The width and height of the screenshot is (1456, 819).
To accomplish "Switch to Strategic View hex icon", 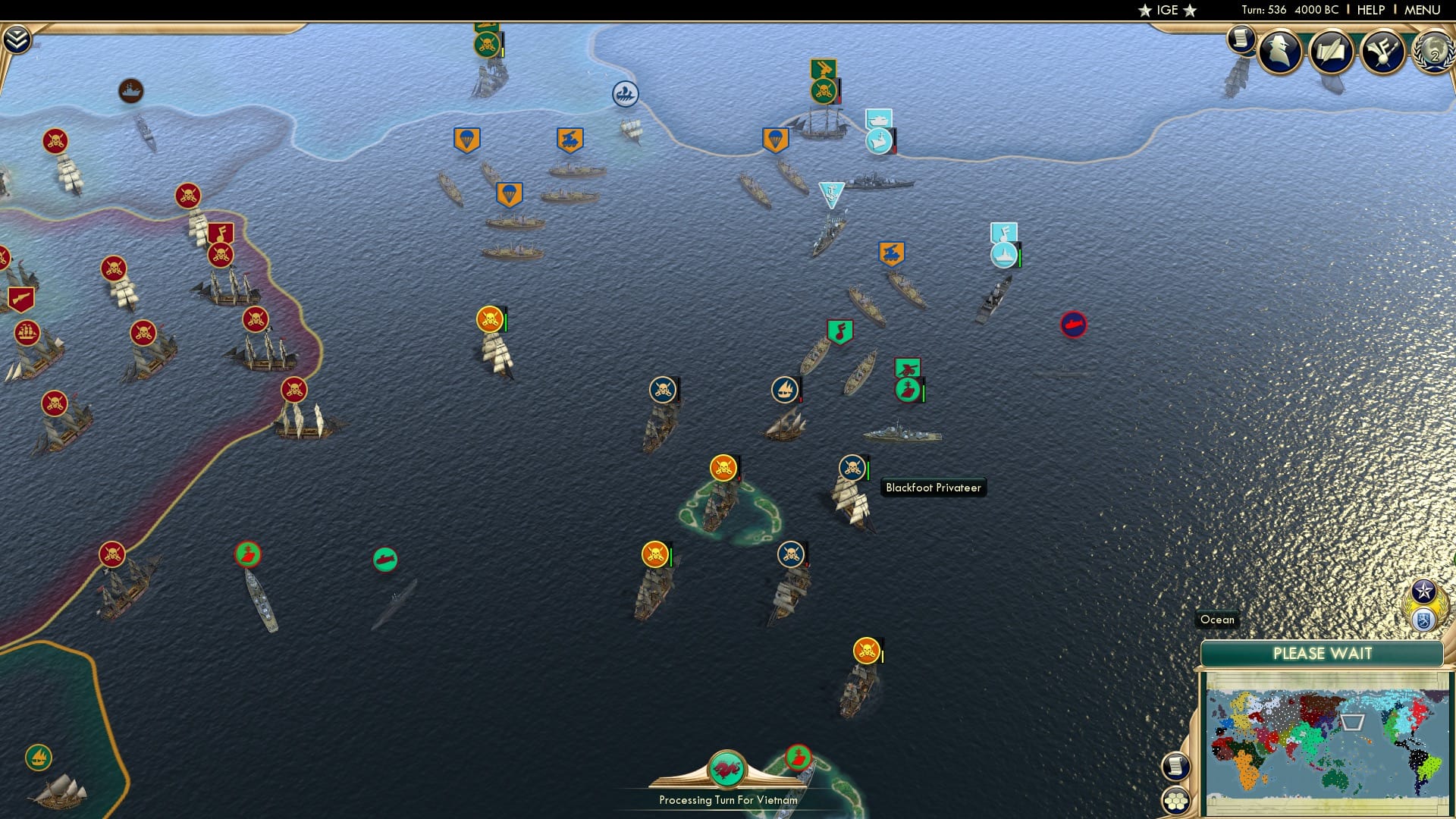I will (x=1175, y=801).
